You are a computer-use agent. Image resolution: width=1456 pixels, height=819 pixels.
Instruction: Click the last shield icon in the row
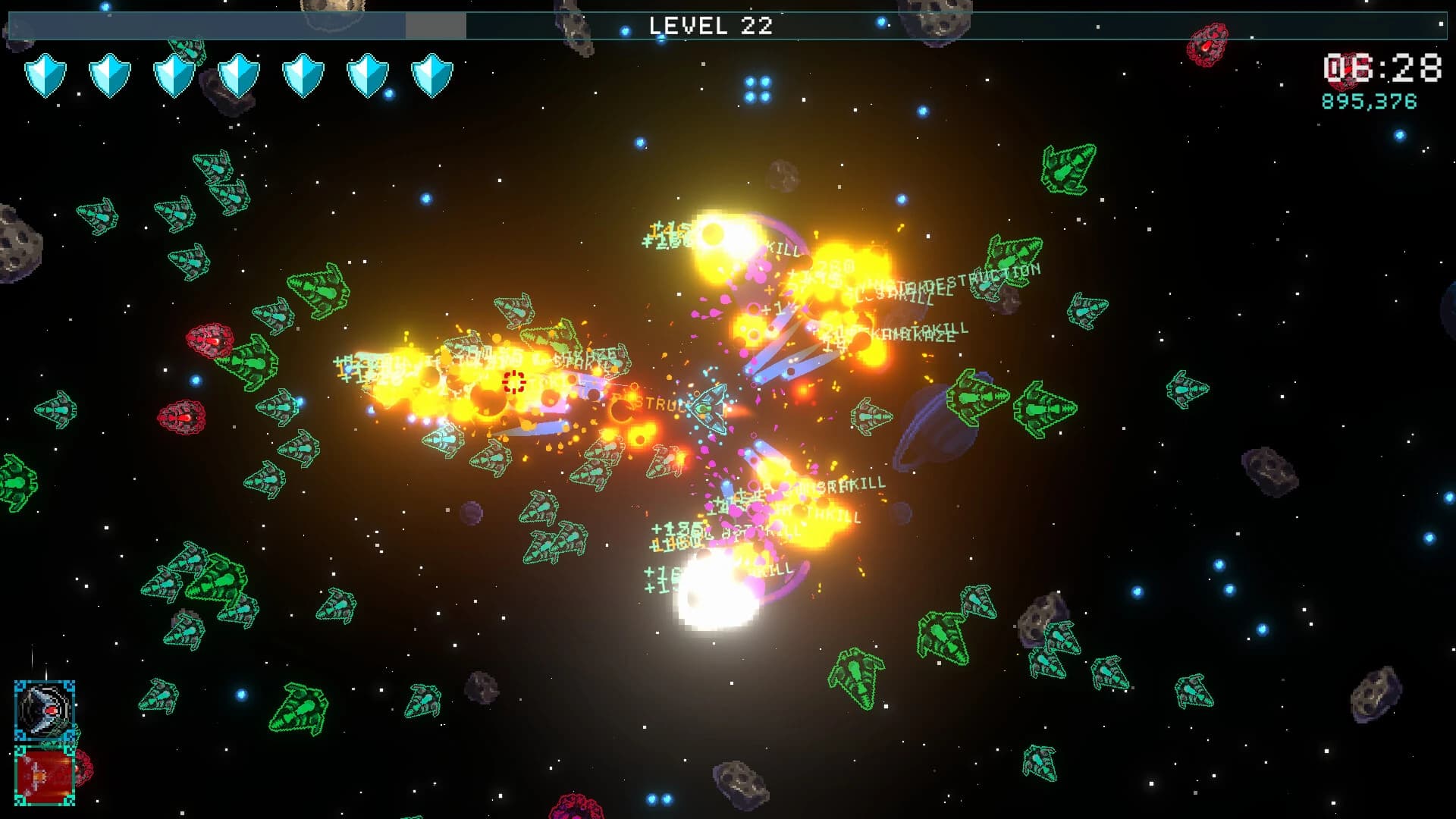(432, 76)
